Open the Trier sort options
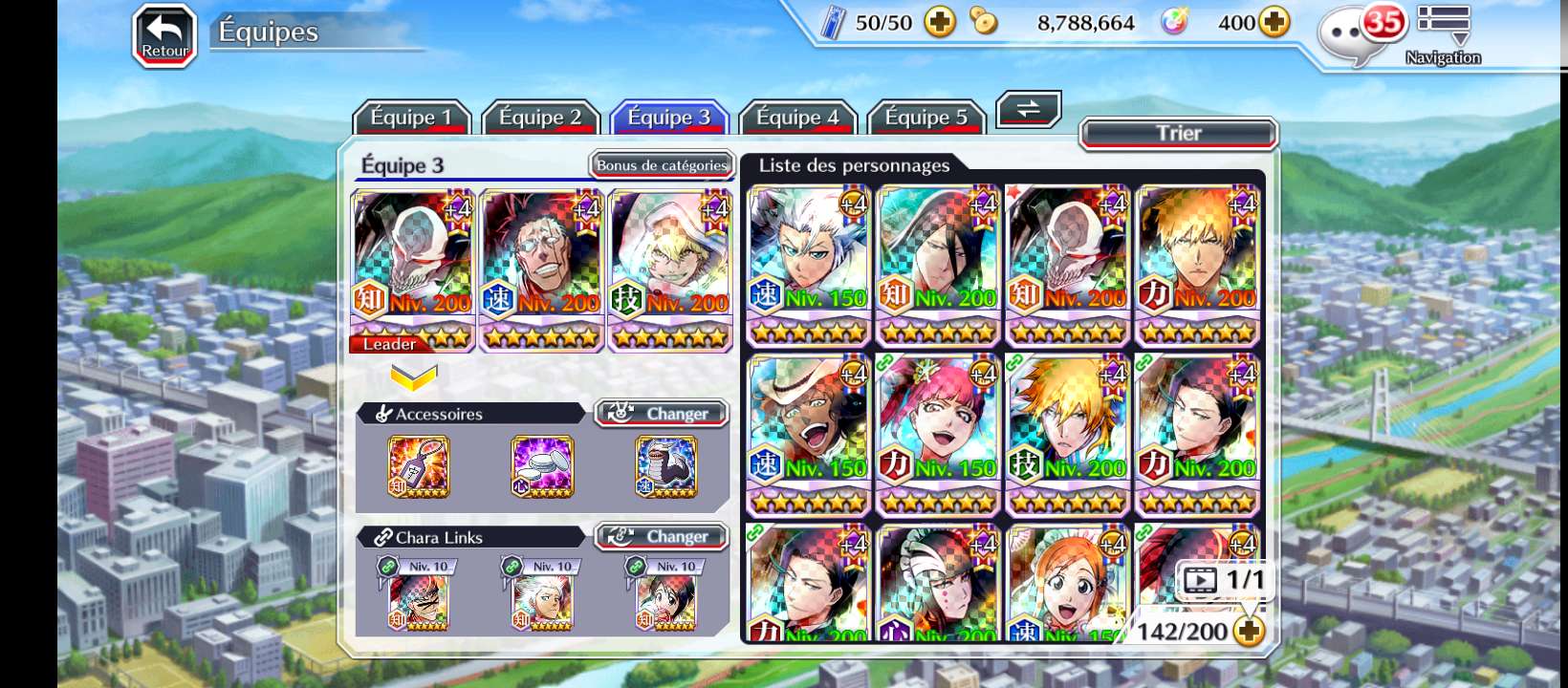This screenshot has height=688, width=1568. [1178, 134]
